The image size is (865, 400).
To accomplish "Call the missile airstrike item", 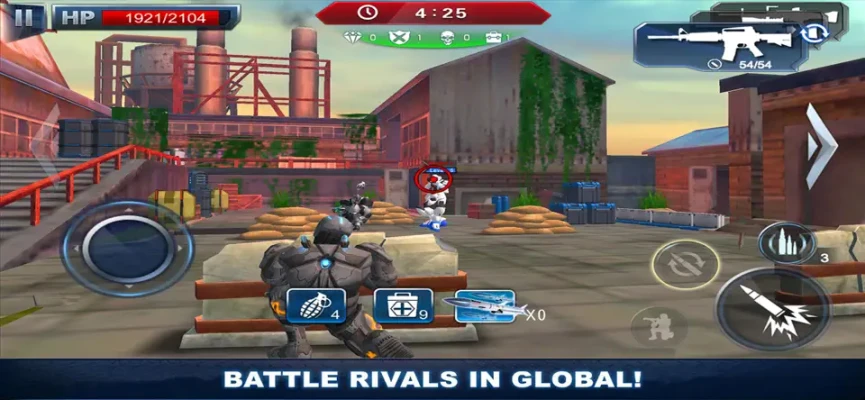I will pos(483,307).
